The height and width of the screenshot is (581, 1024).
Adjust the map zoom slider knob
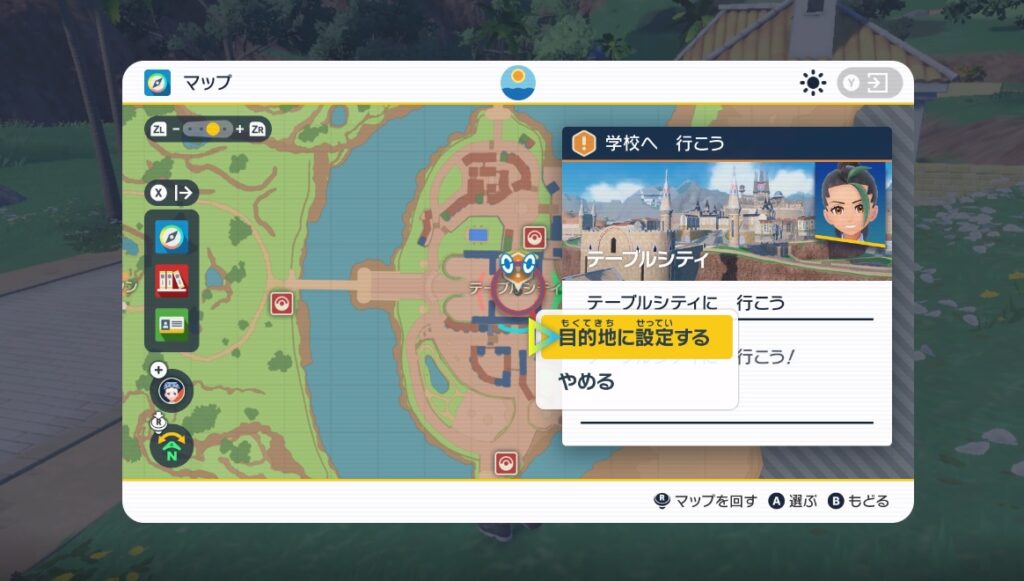[212, 129]
